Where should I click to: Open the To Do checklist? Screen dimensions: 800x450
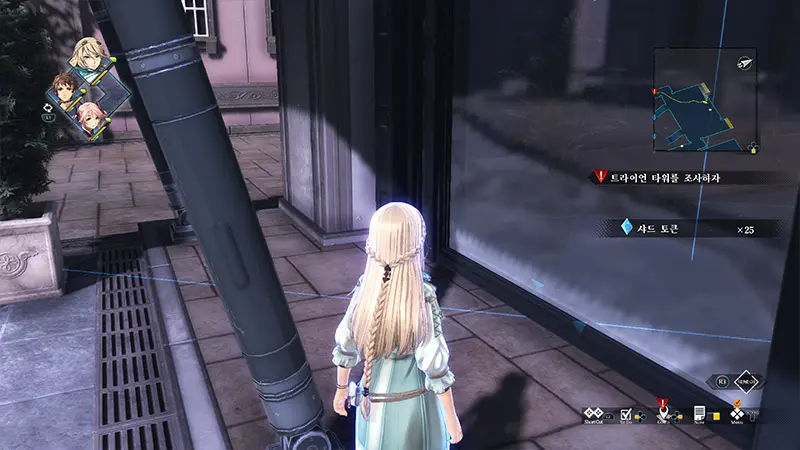click(x=627, y=412)
